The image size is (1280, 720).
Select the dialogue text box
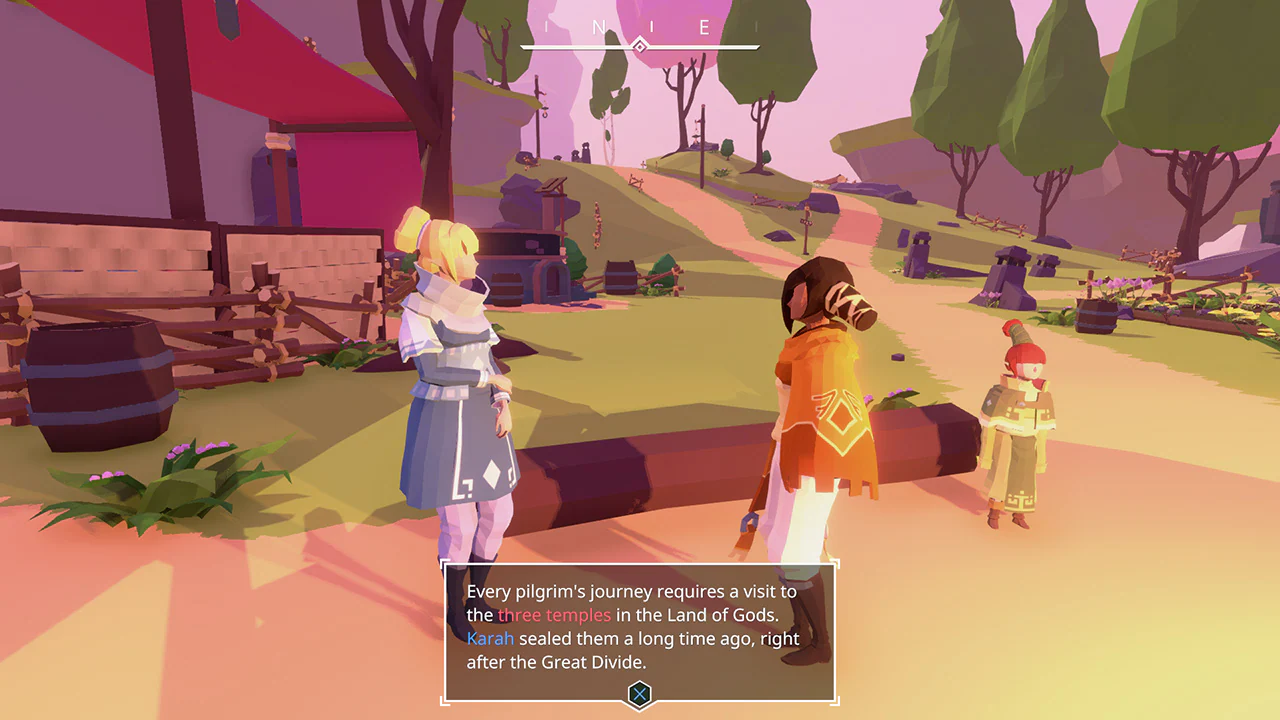[x=640, y=630]
